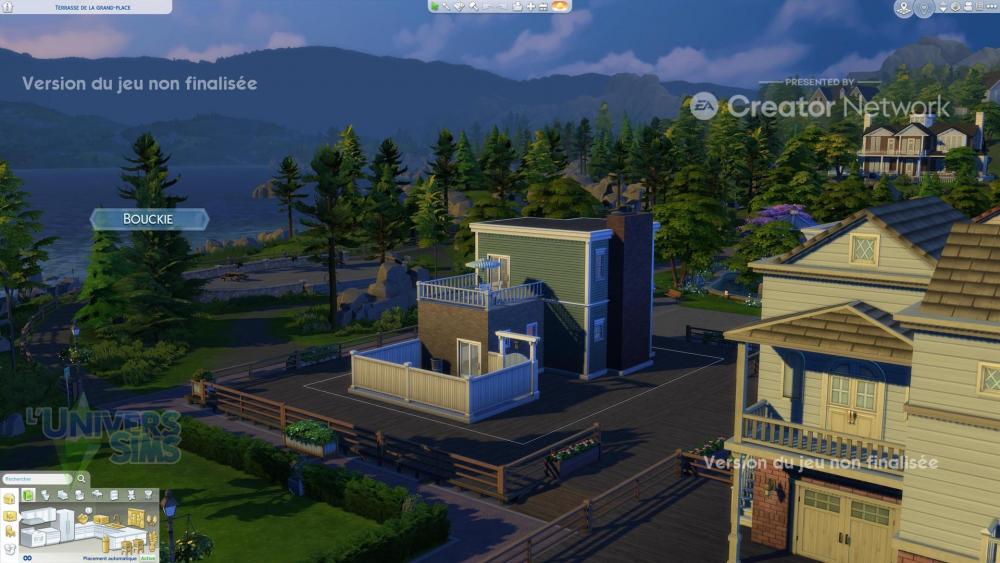Choose the eyedropper tool in top toolbar
Screen dimensions: 1000x563
pos(446,6)
